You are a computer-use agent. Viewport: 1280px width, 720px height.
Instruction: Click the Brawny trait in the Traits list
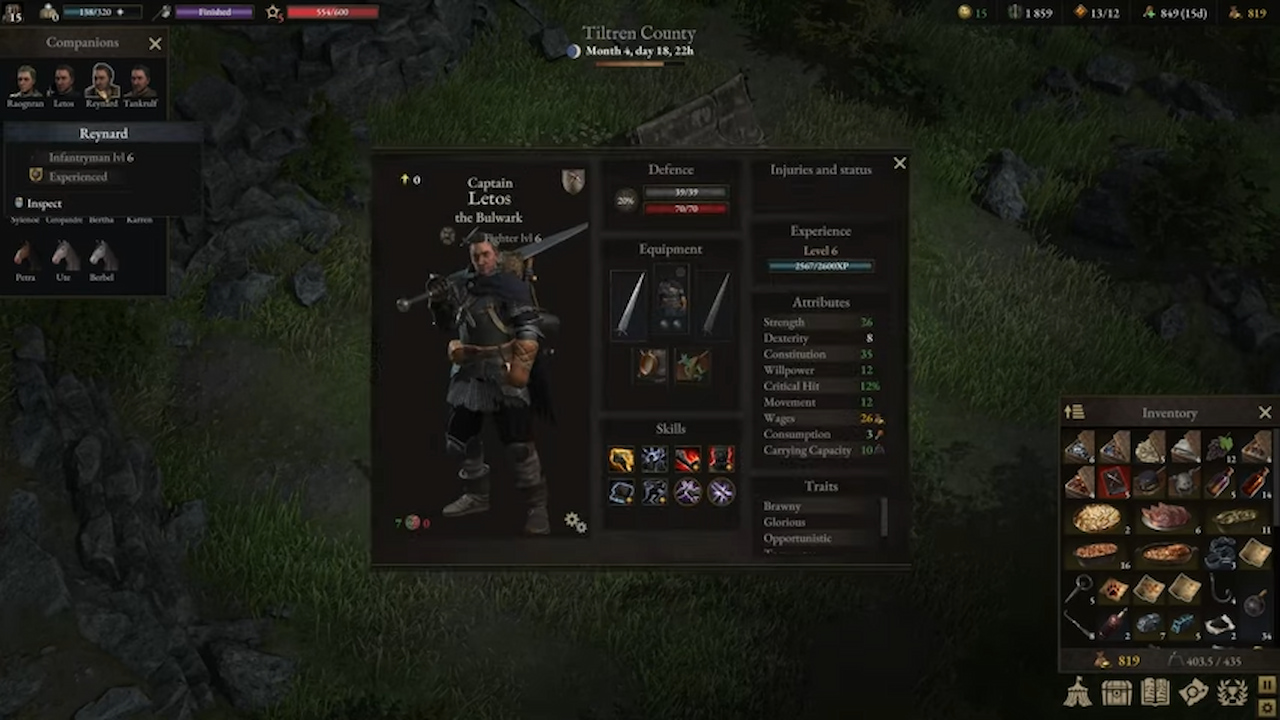782,506
